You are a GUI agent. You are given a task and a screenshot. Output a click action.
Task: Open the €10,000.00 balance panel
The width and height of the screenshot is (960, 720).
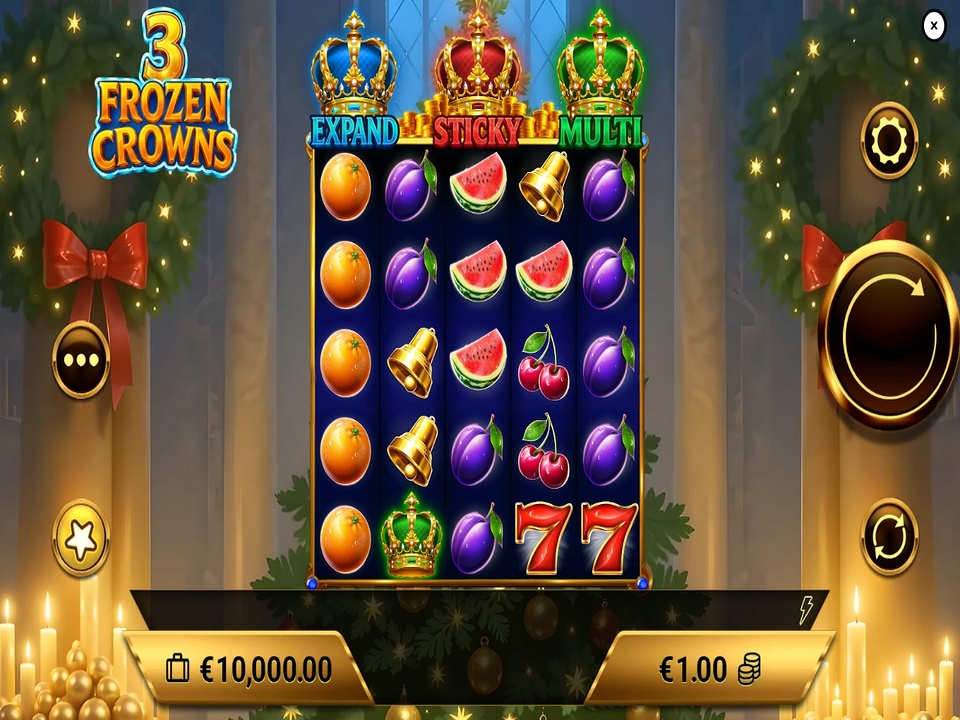coord(248,668)
